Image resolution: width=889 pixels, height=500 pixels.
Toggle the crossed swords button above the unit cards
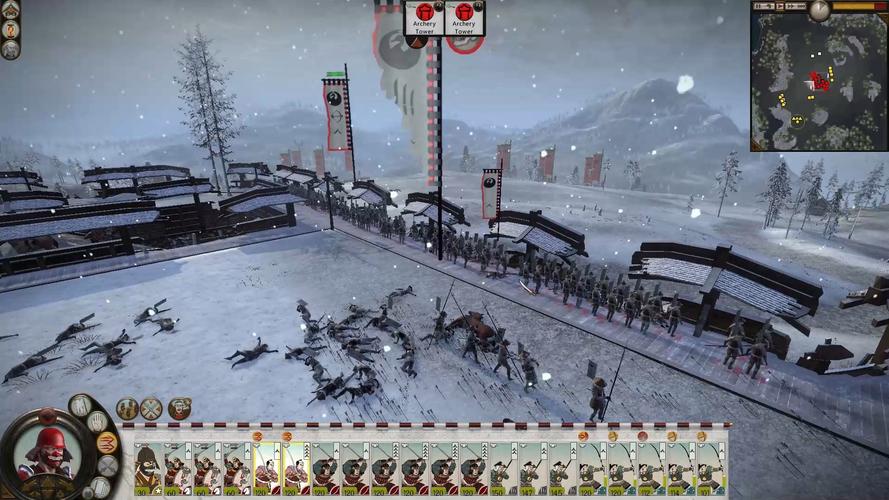[x=151, y=408]
